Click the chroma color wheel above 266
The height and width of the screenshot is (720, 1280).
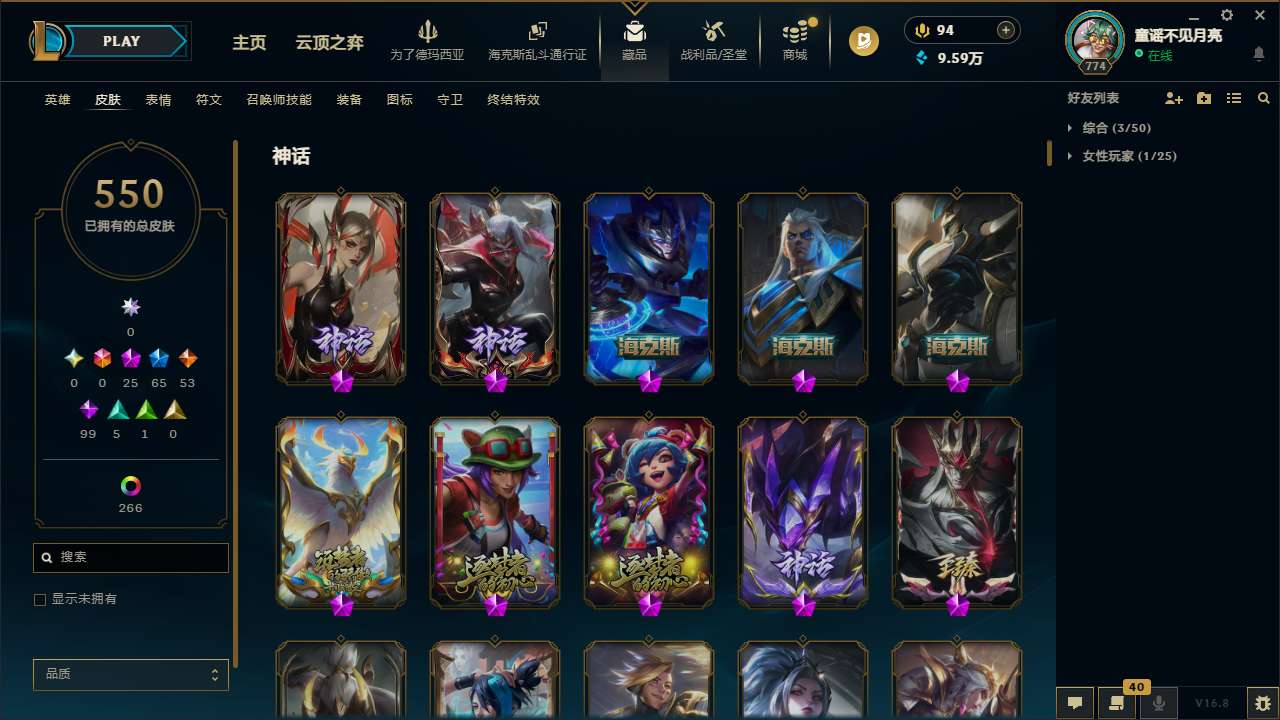point(130,488)
